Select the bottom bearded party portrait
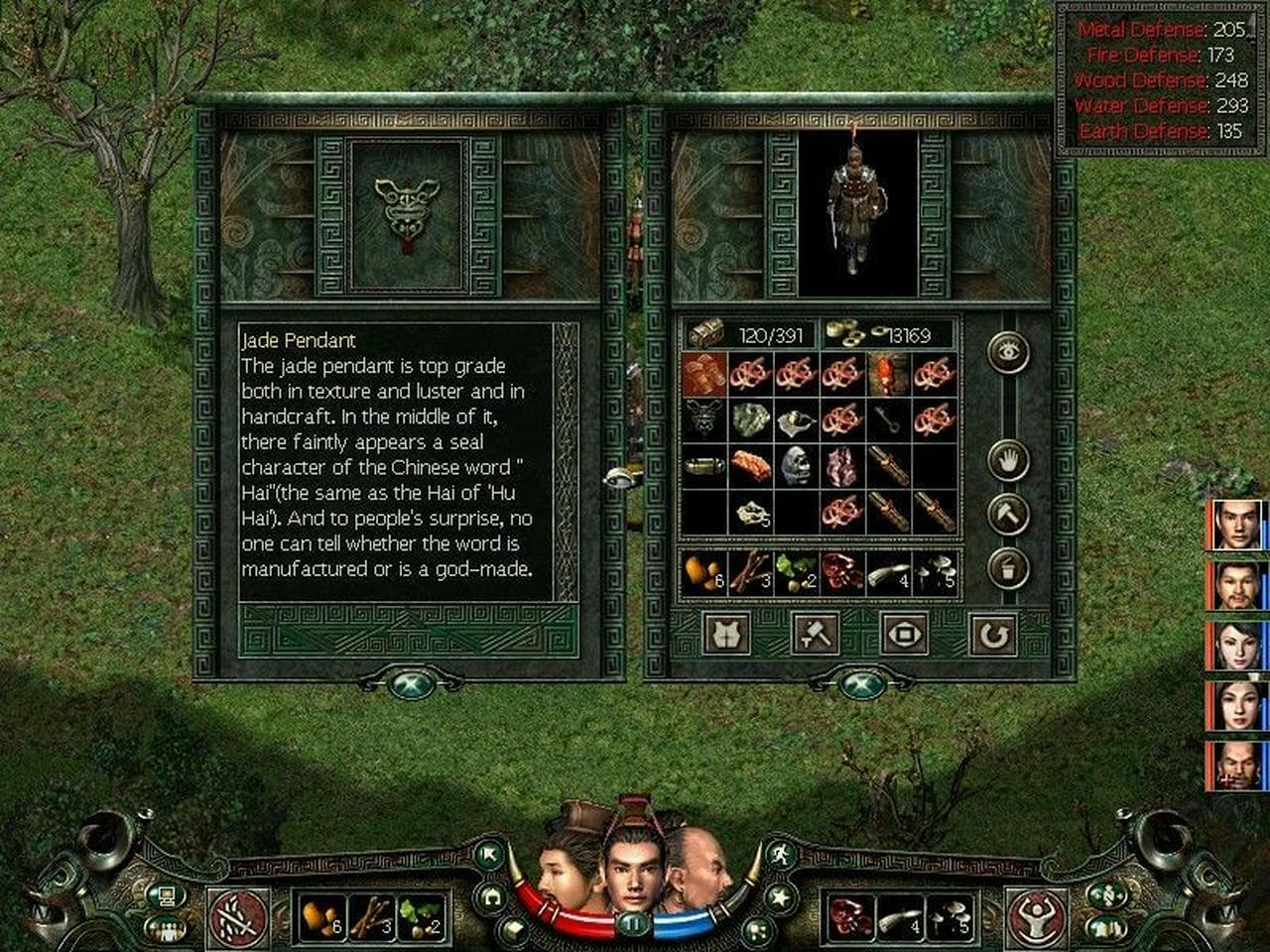1270x952 pixels. [1237, 767]
